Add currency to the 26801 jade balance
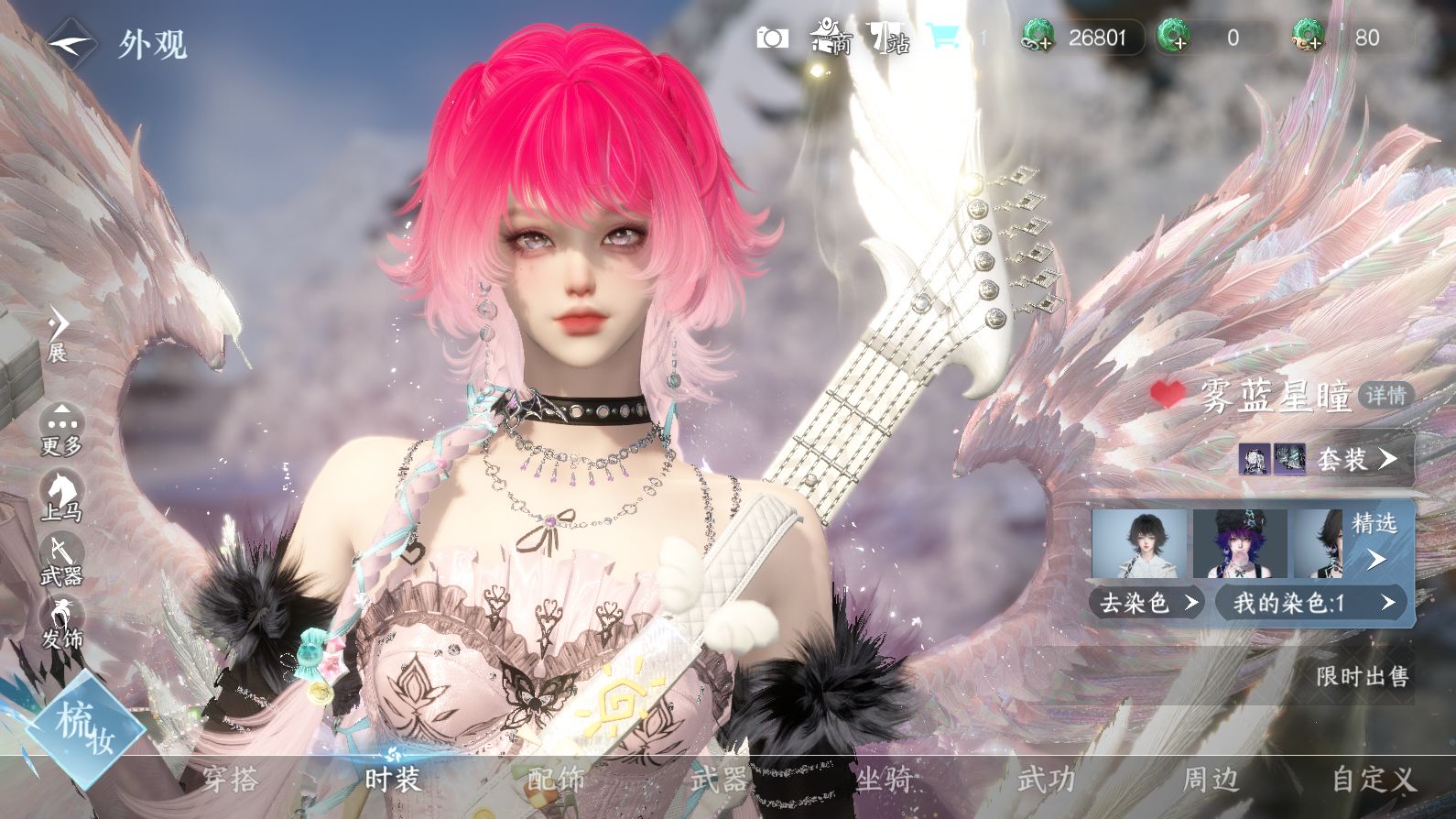This screenshot has height=819, width=1456. tap(1038, 38)
